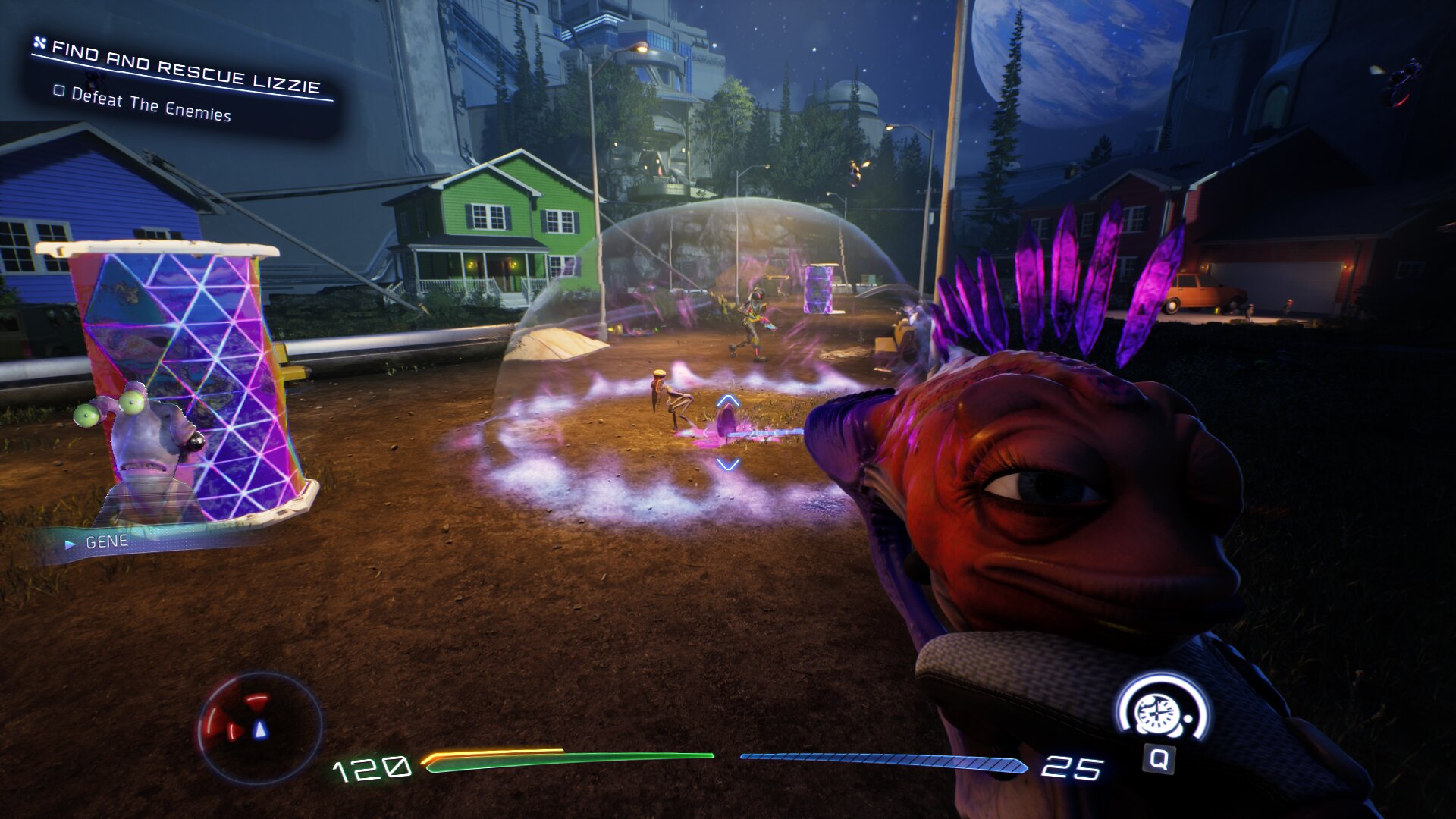Select the blue player arrow in the radar

(260, 730)
